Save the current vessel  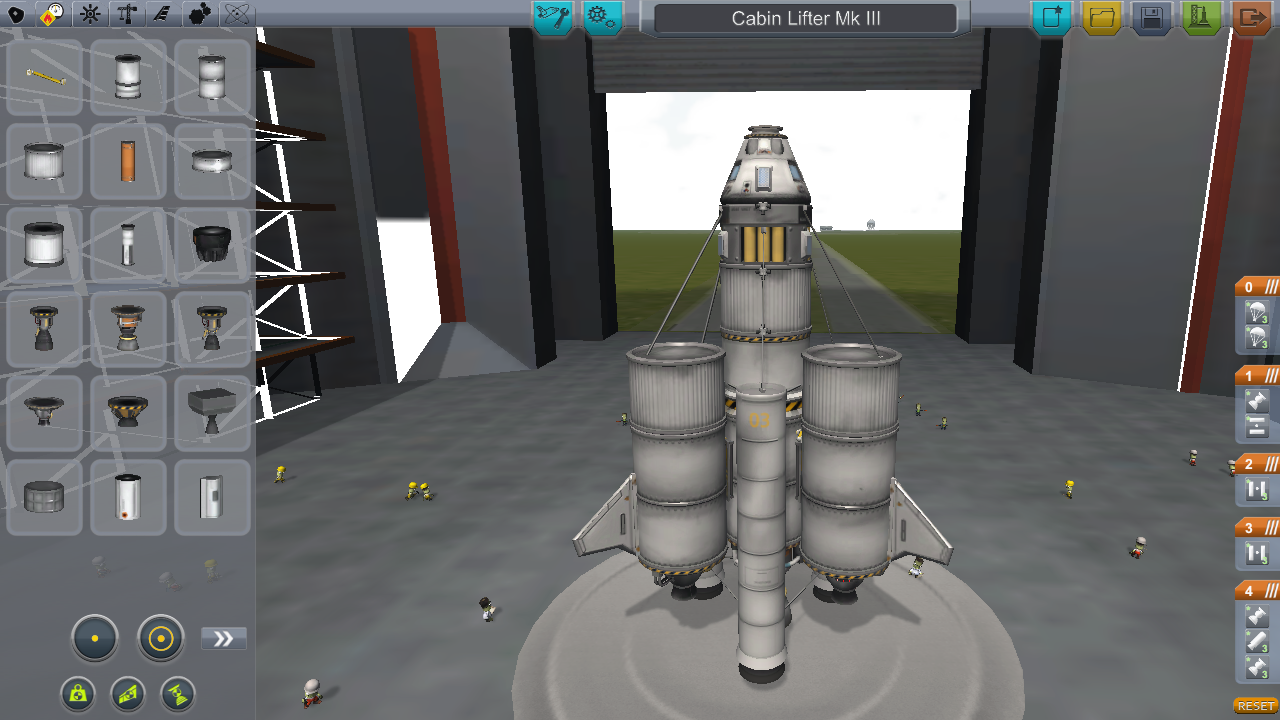pos(1151,17)
